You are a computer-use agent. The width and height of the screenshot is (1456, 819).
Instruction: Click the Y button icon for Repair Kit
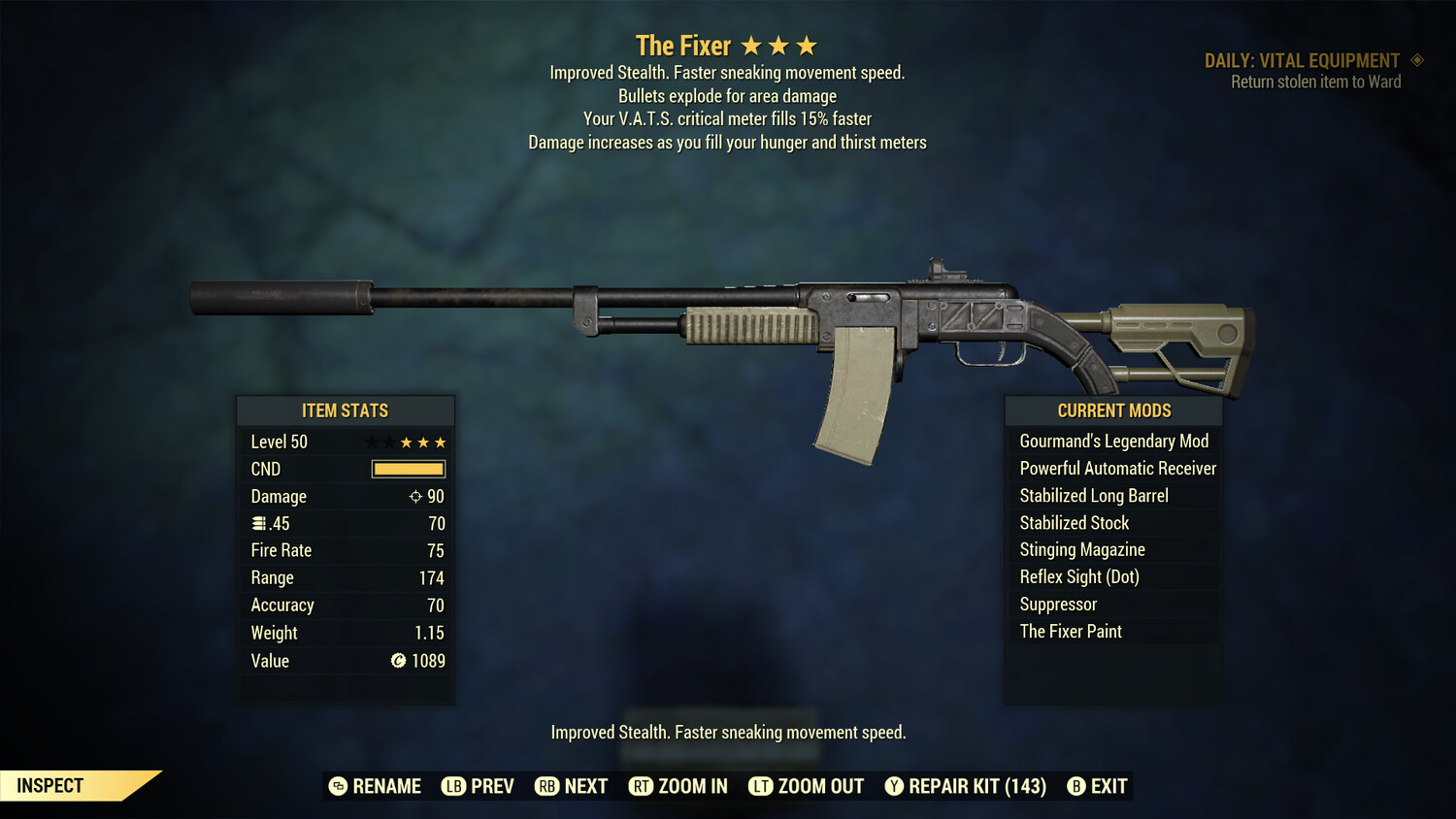click(x=894, y=786)
